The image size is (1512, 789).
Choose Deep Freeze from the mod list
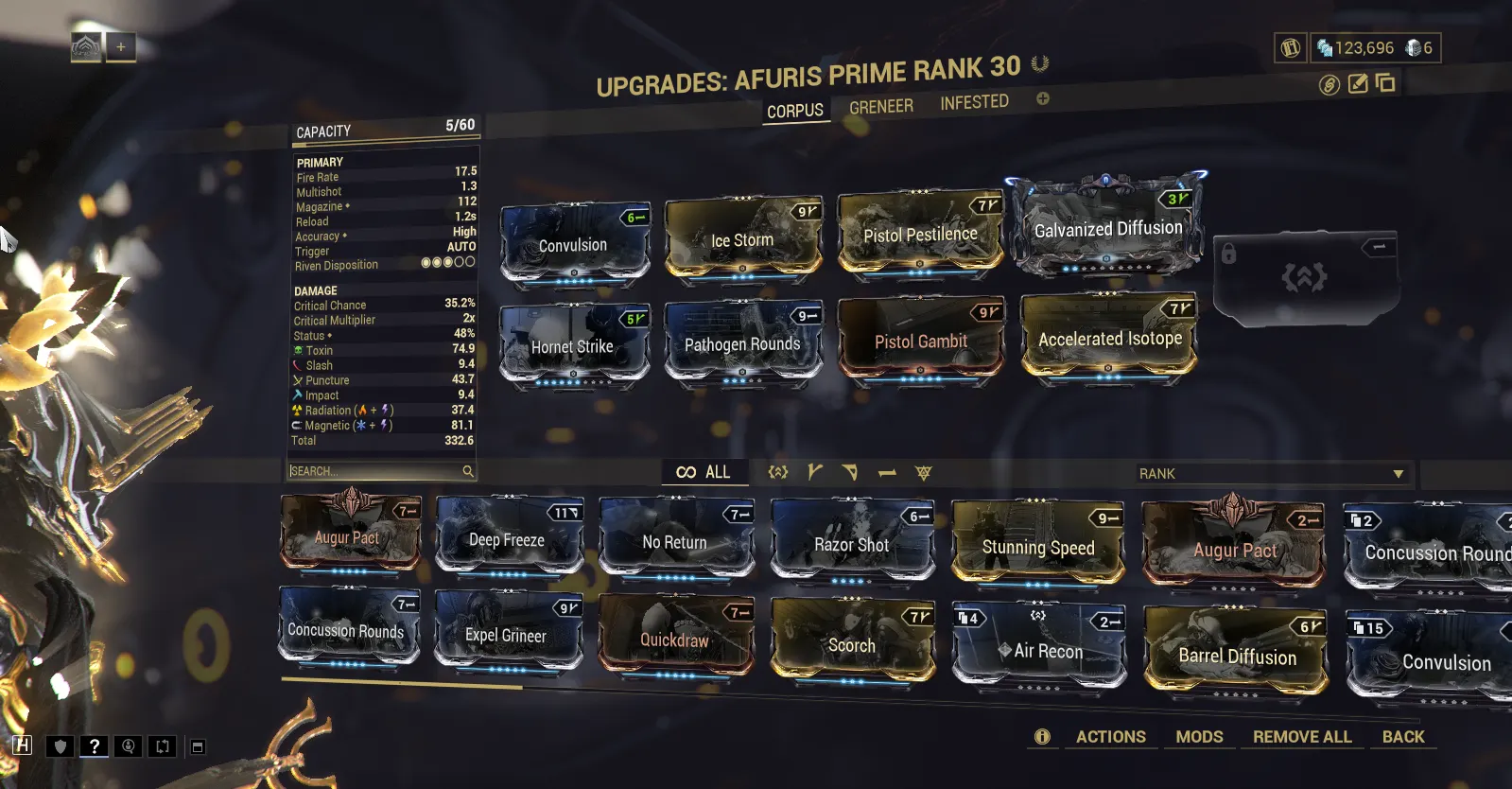point(507,540)
